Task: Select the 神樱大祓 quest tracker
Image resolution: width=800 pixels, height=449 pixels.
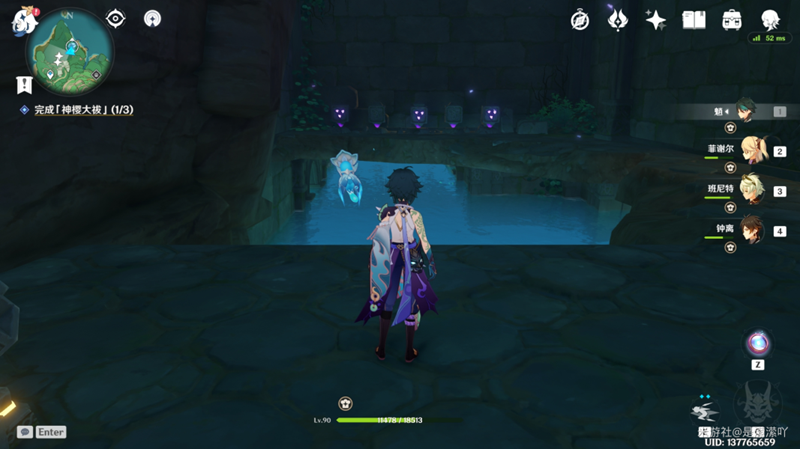Action: pos(80,108)
